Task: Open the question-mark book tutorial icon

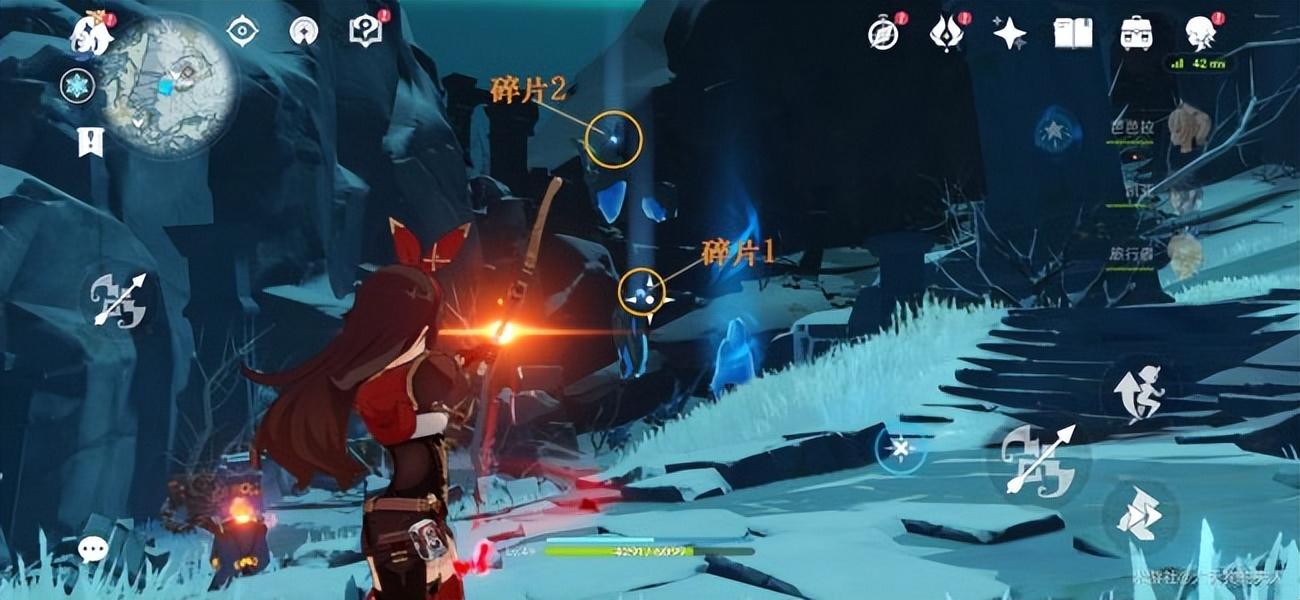Action: pos(365,31)
